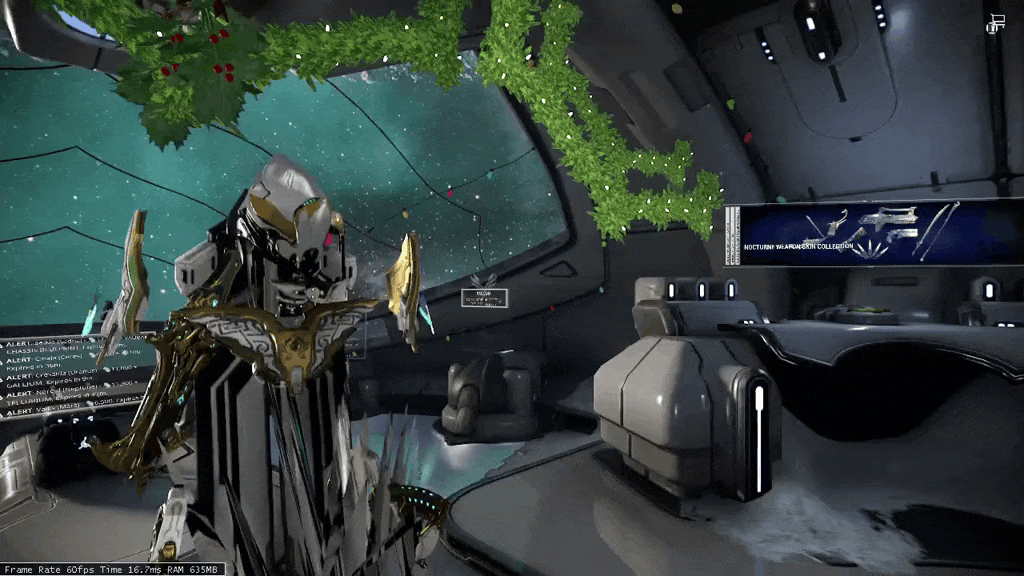This screenshot has height=576, width=1024.
Task: Open the market cart icon
Action: coord(995,24)
